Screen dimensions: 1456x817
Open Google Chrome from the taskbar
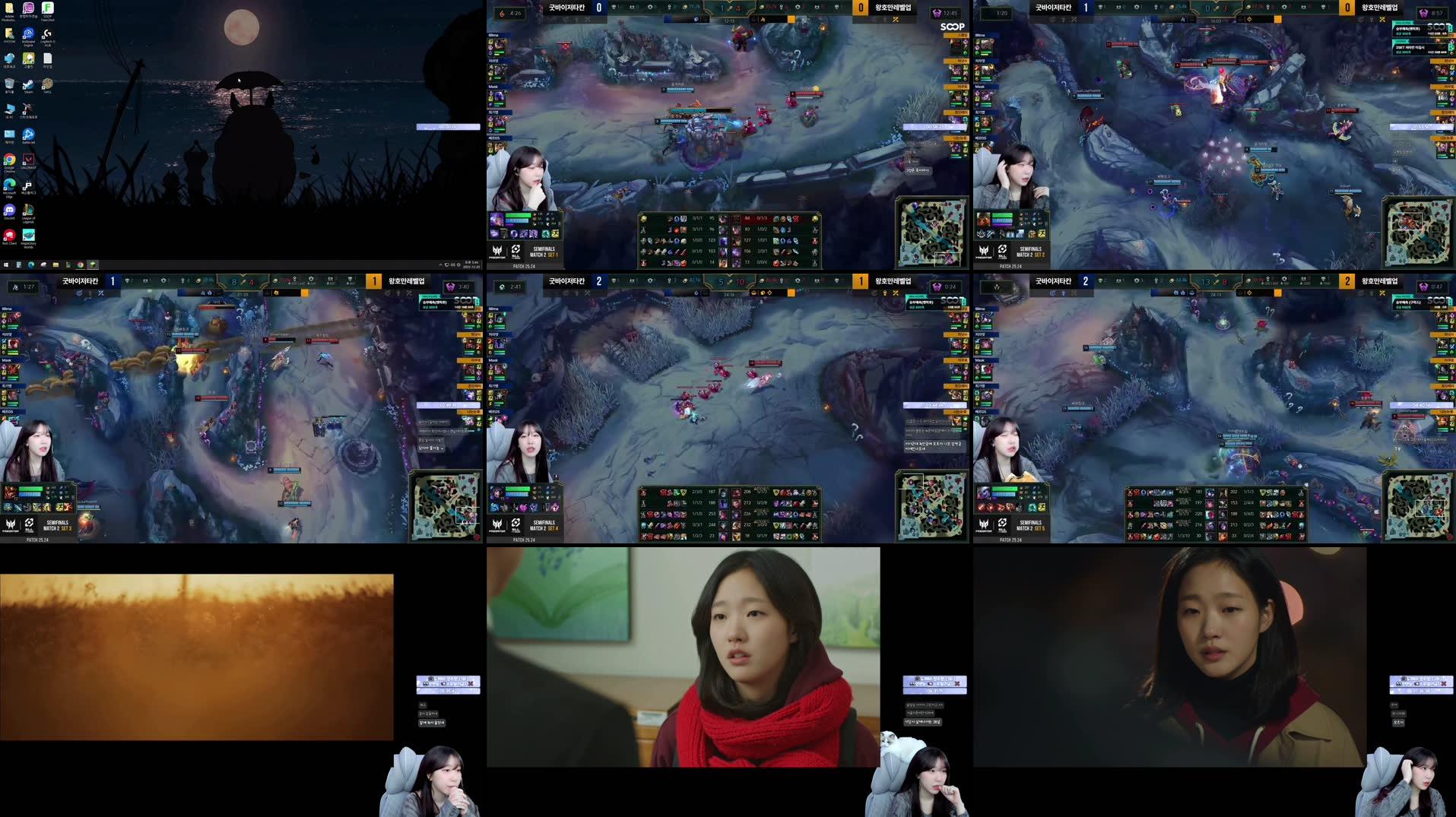[80, 264]
